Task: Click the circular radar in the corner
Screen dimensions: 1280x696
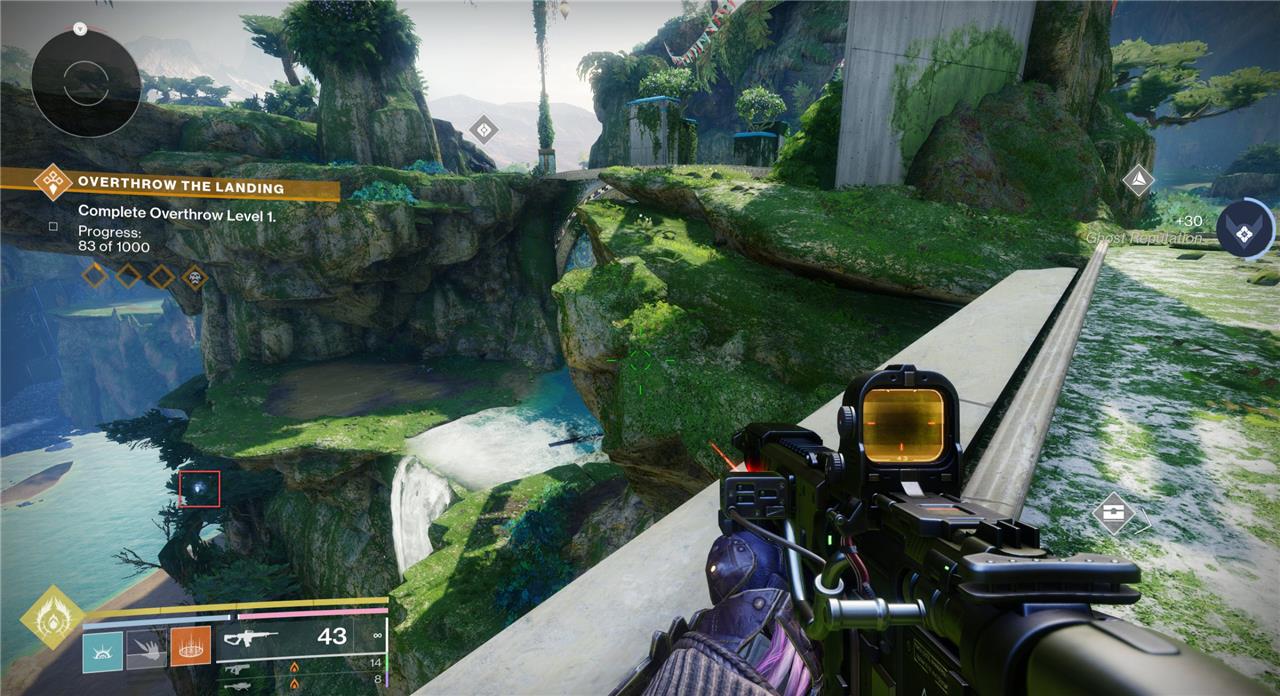Action: pos(85,83)
